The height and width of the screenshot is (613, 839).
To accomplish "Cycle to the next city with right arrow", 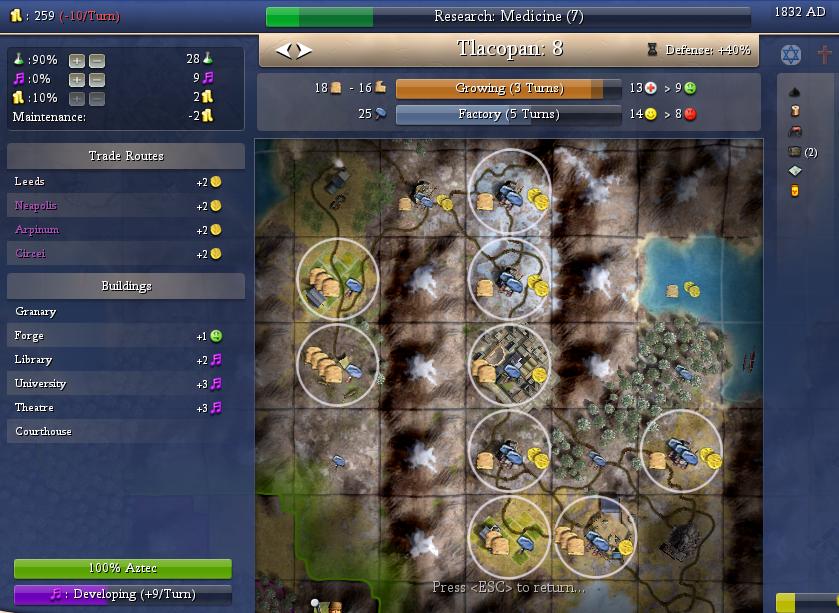I will pos(304,50).
